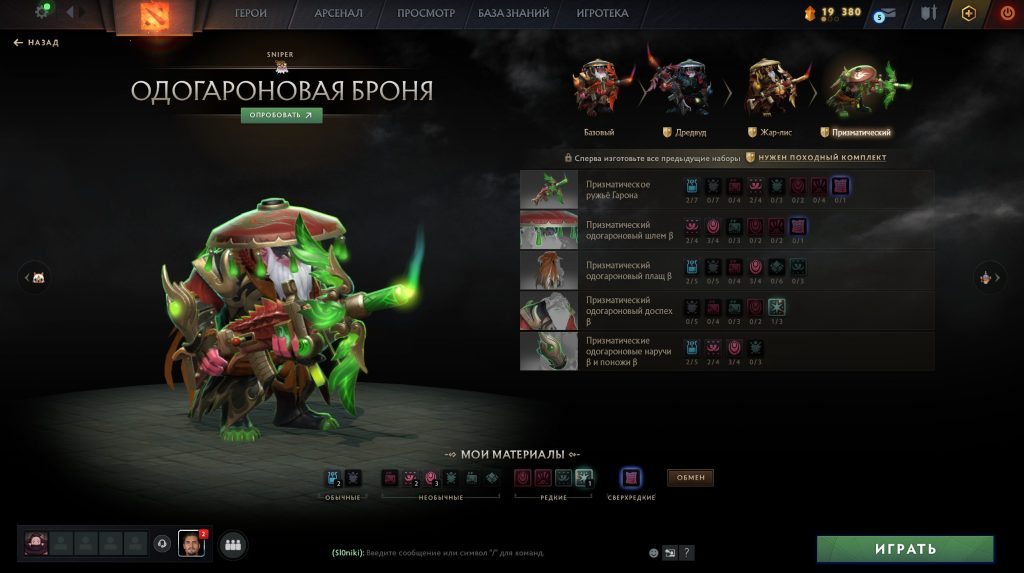Screen dimensions: 1024x573
Task: Select the Базовый armor set thumbnail
Action: [599, 92]
